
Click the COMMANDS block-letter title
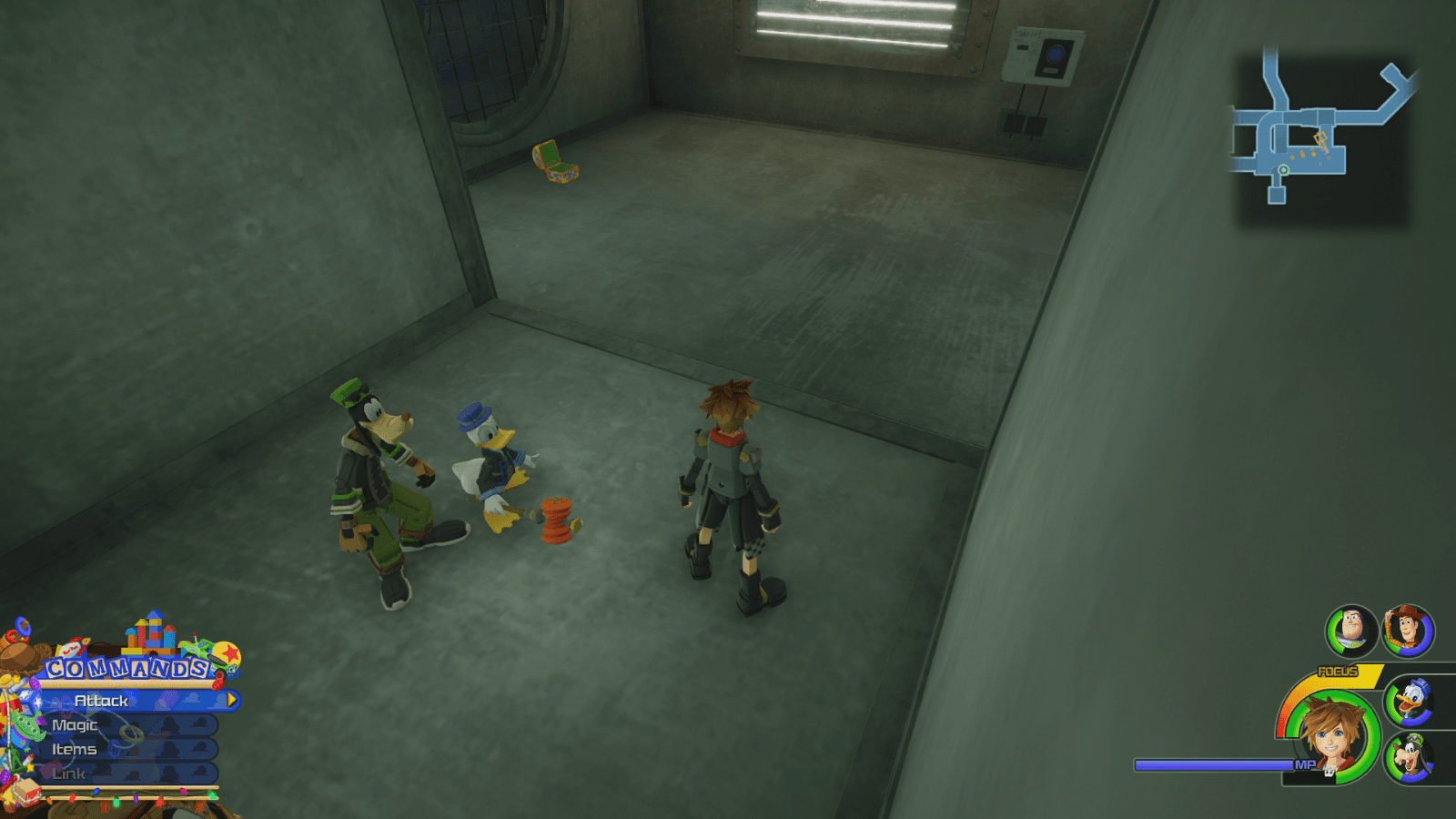[x=126, y=667]
